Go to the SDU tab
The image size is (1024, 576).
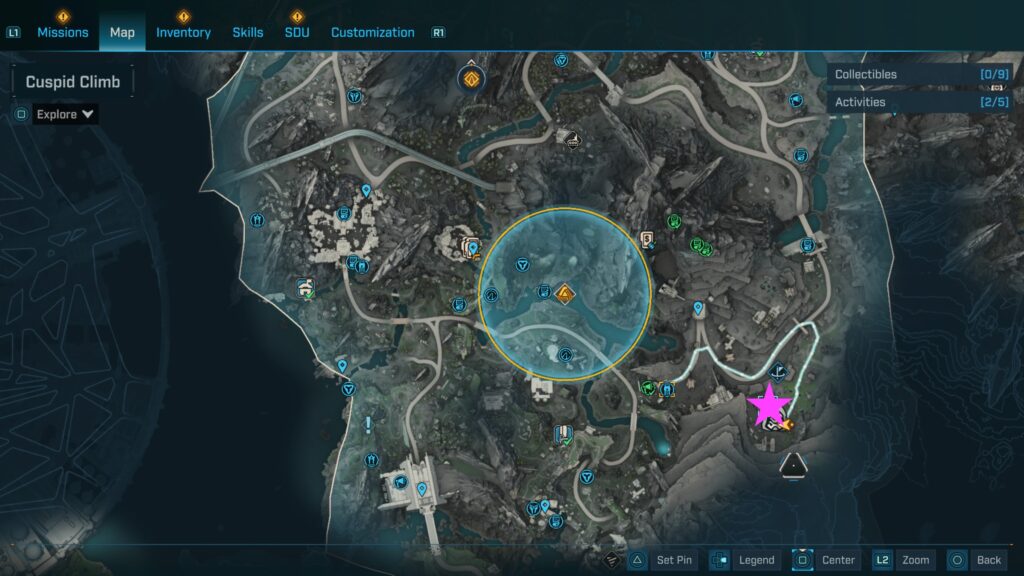pyautogui.click(x=297, y=32)
